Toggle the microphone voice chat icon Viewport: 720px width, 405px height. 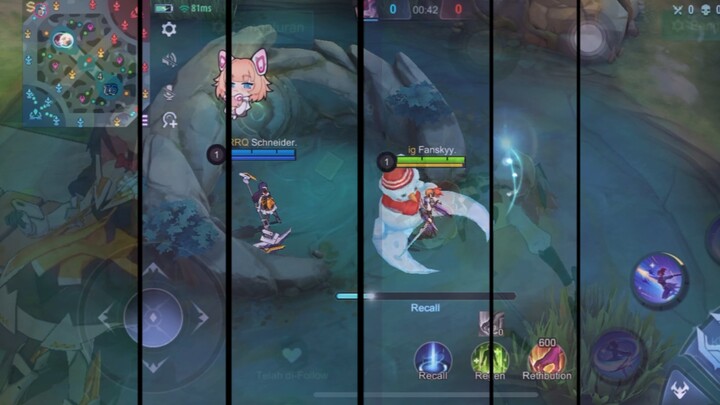click(x=169, y=91)
